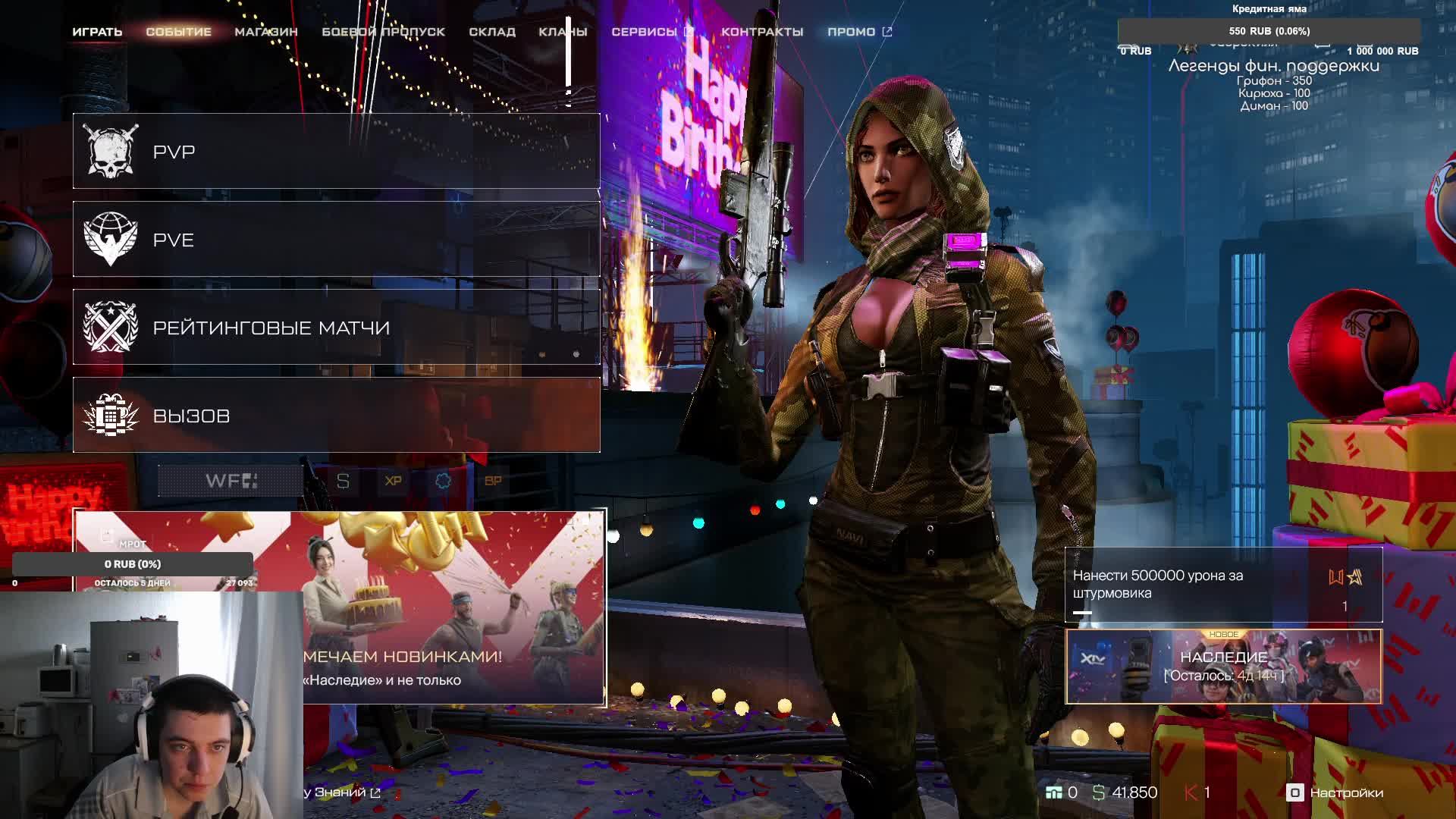
Task: Open the СОБЫТИЕ tab
Action: [178, 32]
